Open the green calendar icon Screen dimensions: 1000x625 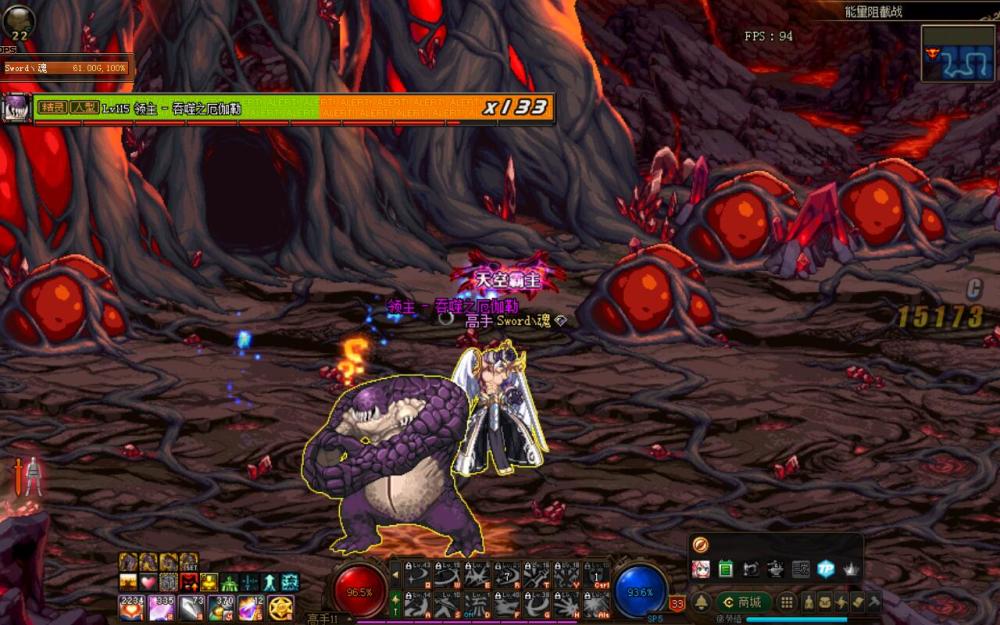(726, 569)
